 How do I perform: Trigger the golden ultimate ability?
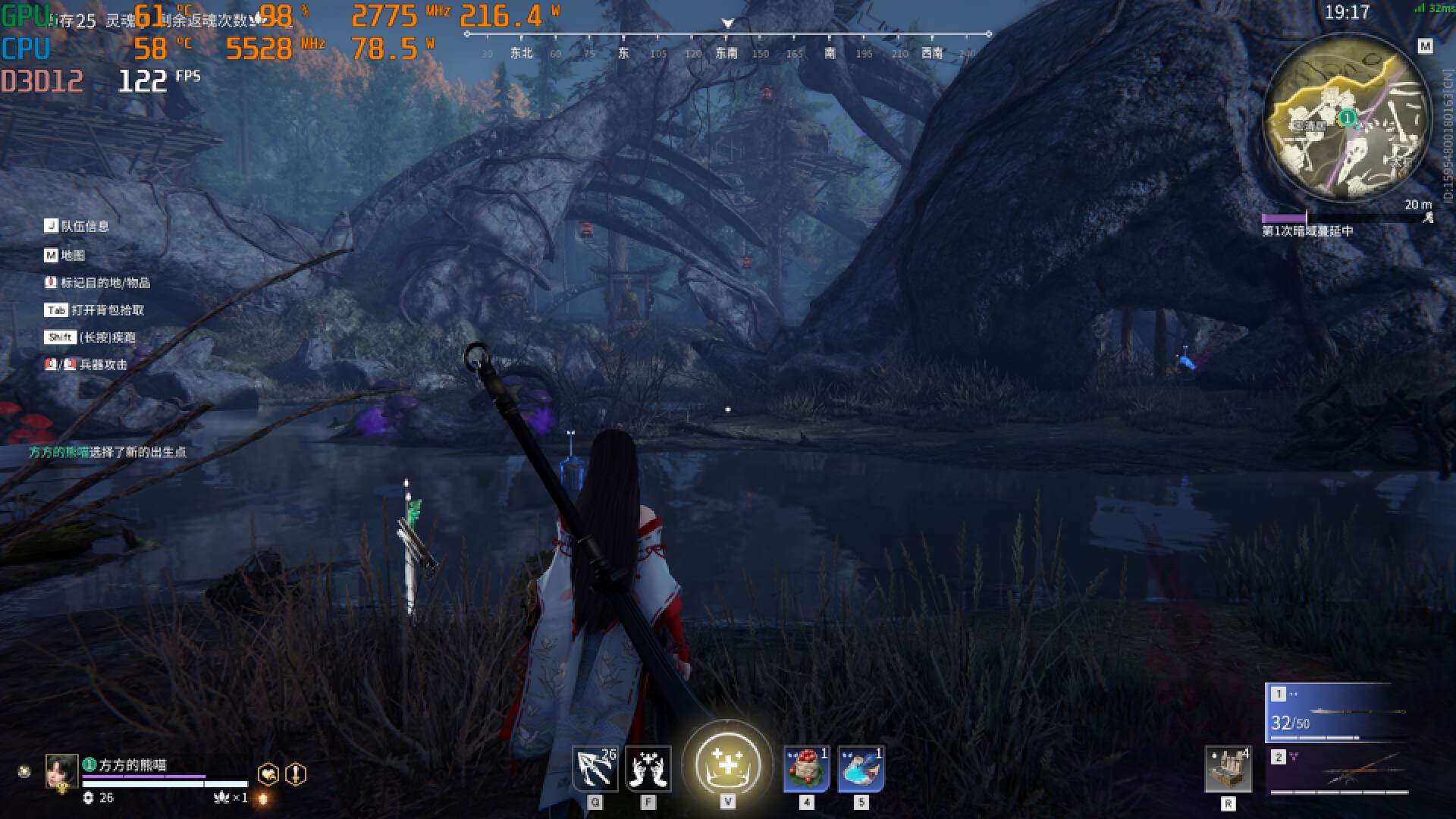coord(727,764)
